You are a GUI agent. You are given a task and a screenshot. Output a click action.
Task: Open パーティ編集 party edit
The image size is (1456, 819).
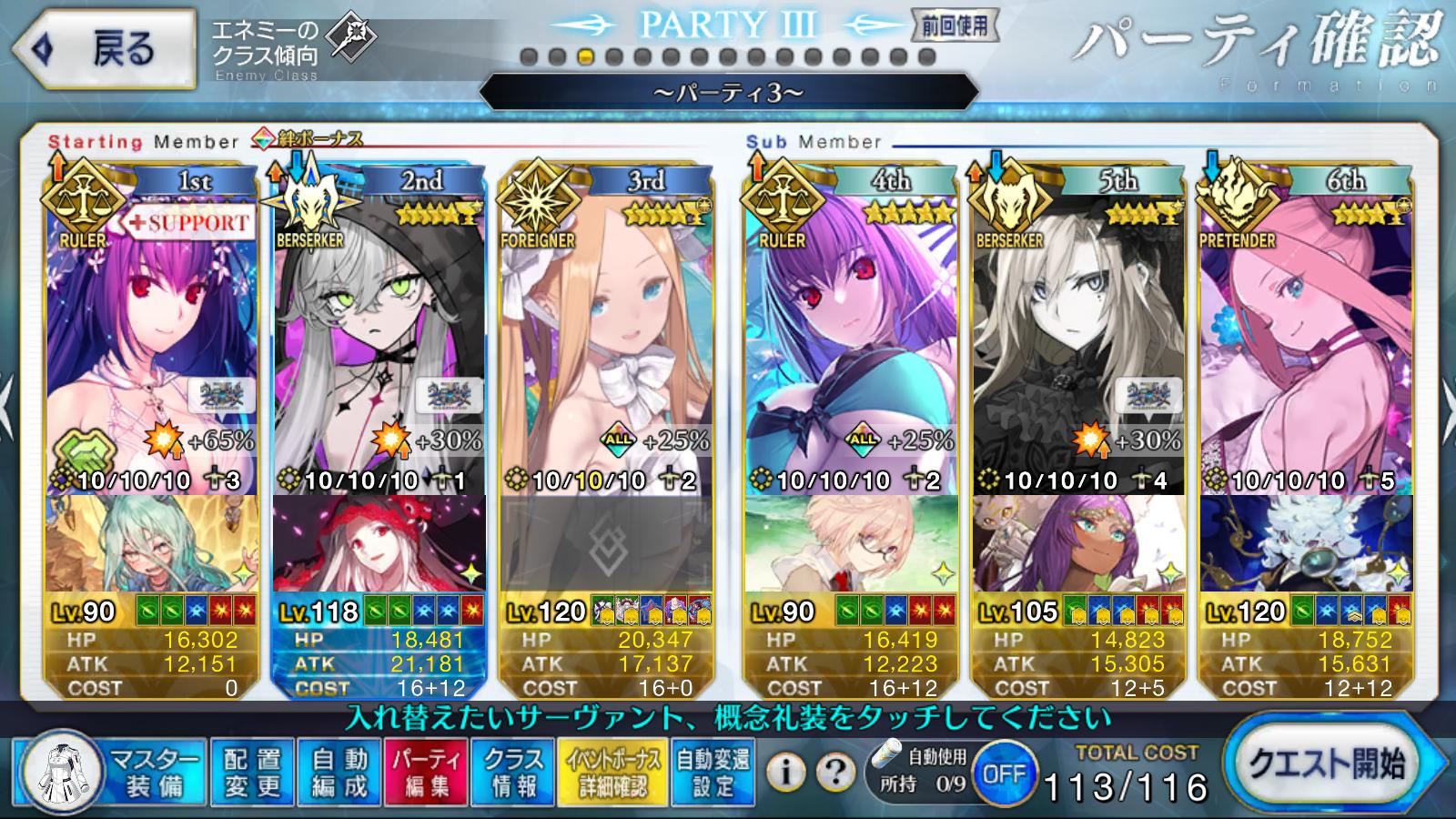[427, 773]
